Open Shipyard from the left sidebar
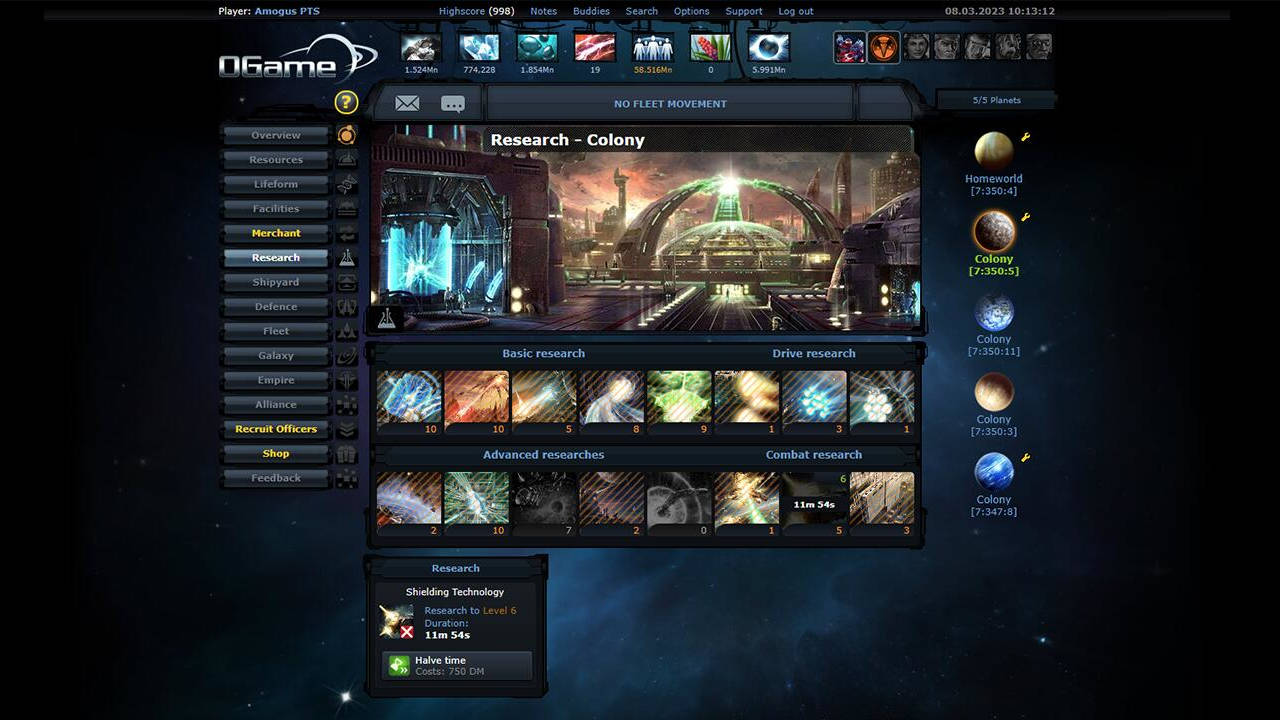This screenshot has width=1280, height=720. pos(275,282)
